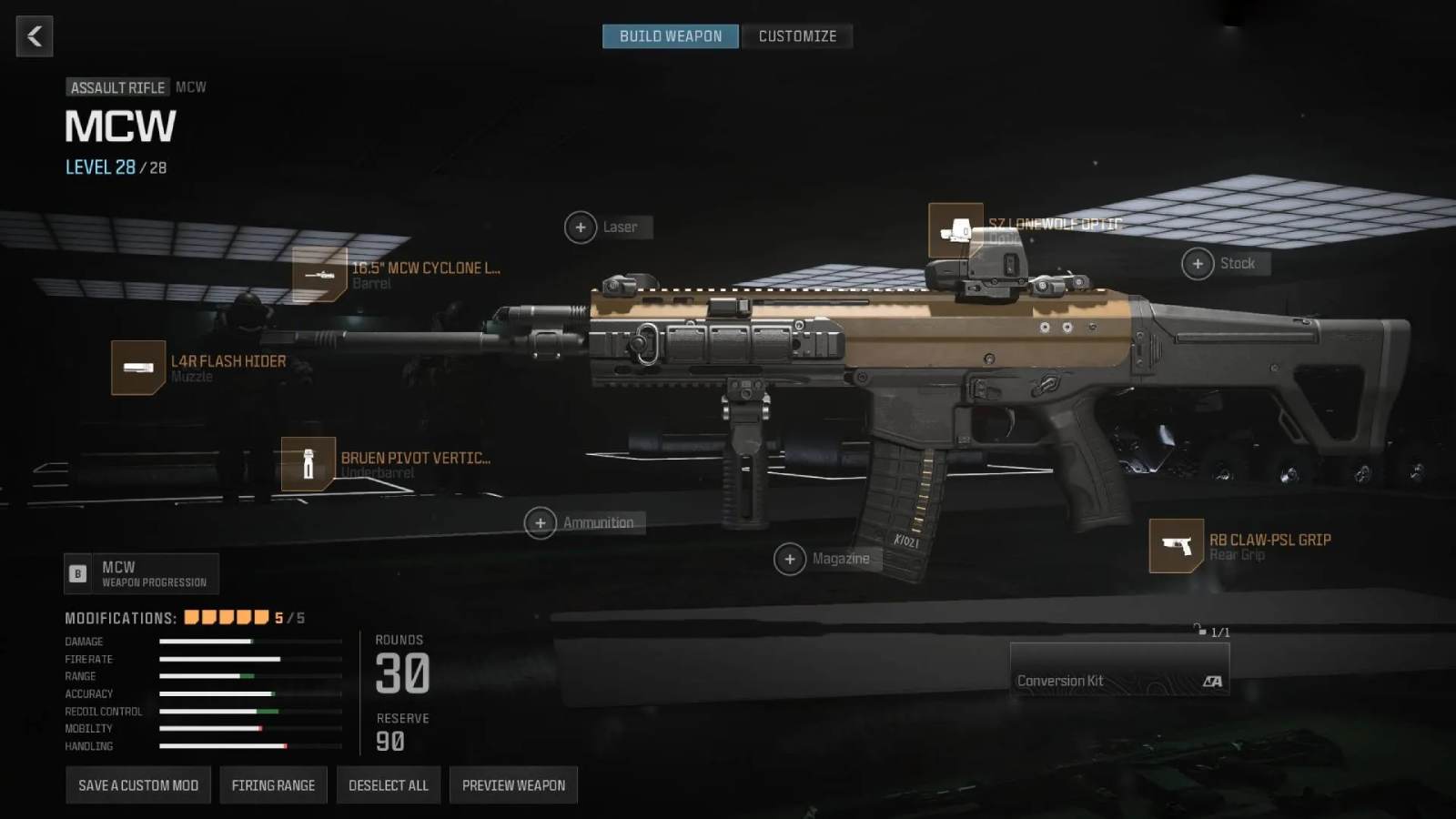Open the Stock slot selector

point(1198,263)
